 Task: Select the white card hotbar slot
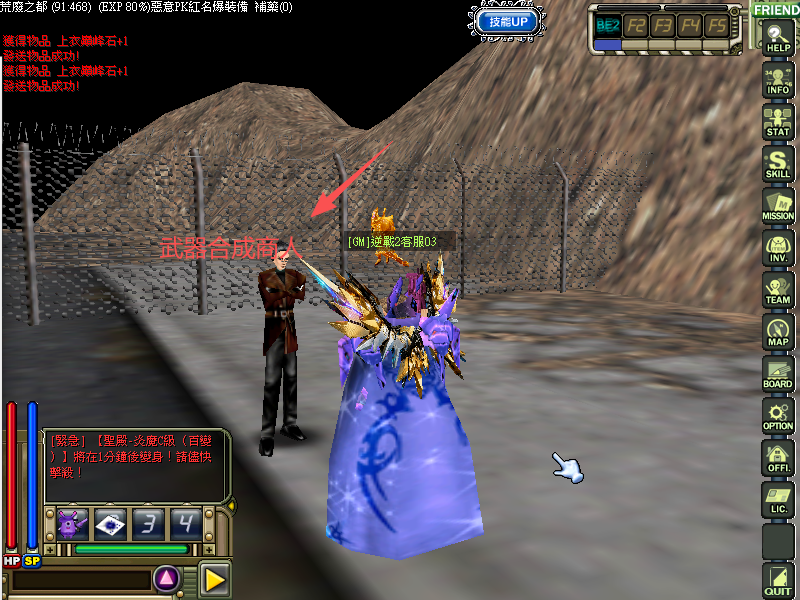point(110,523)
